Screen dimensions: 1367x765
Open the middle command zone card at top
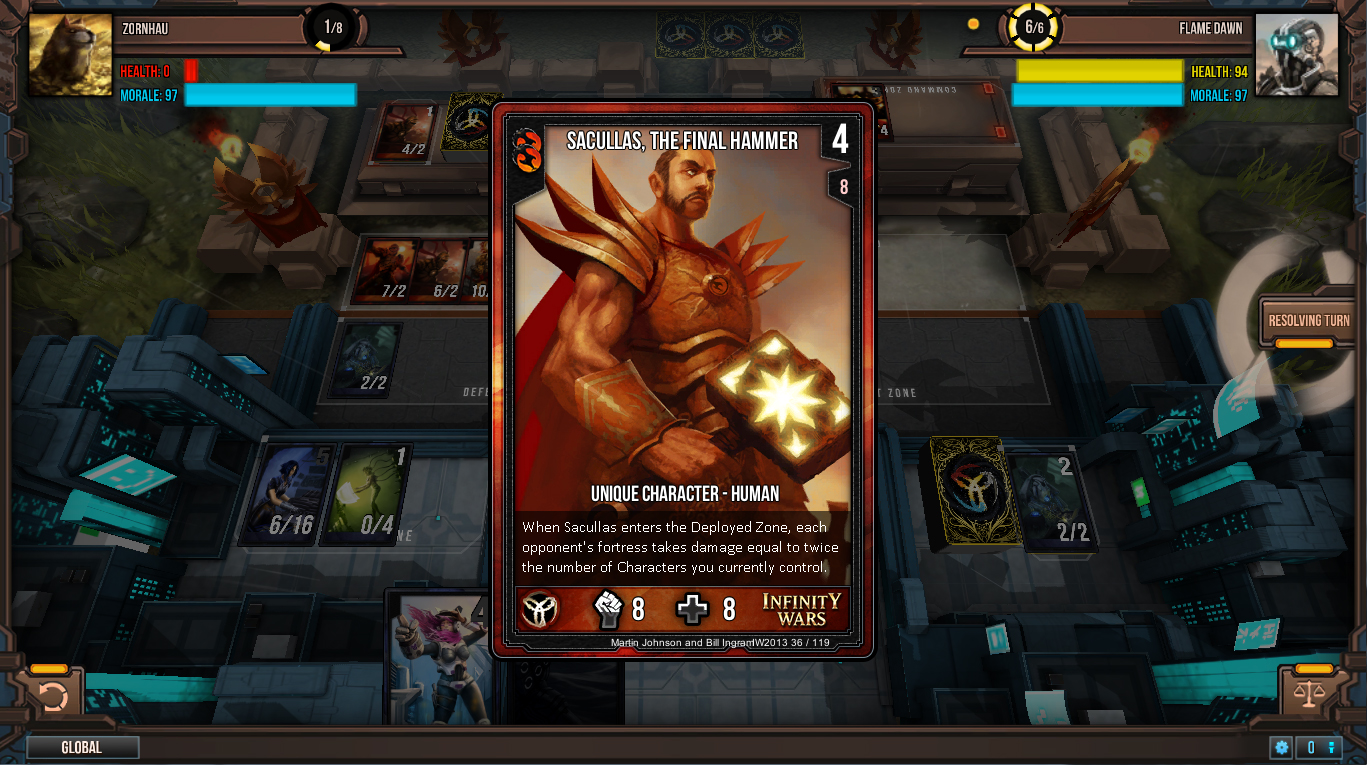729,33
